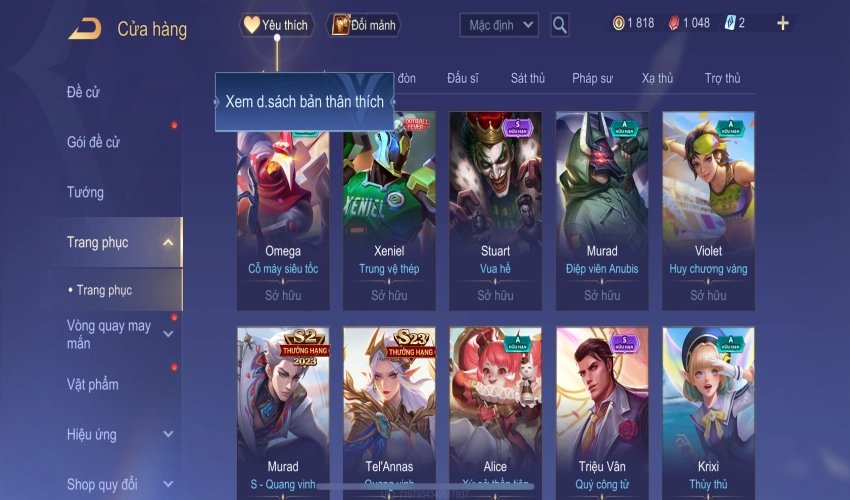850x500 pixels.
Task: Filter skins by Trợ thủ role
Action: (722, 78)
